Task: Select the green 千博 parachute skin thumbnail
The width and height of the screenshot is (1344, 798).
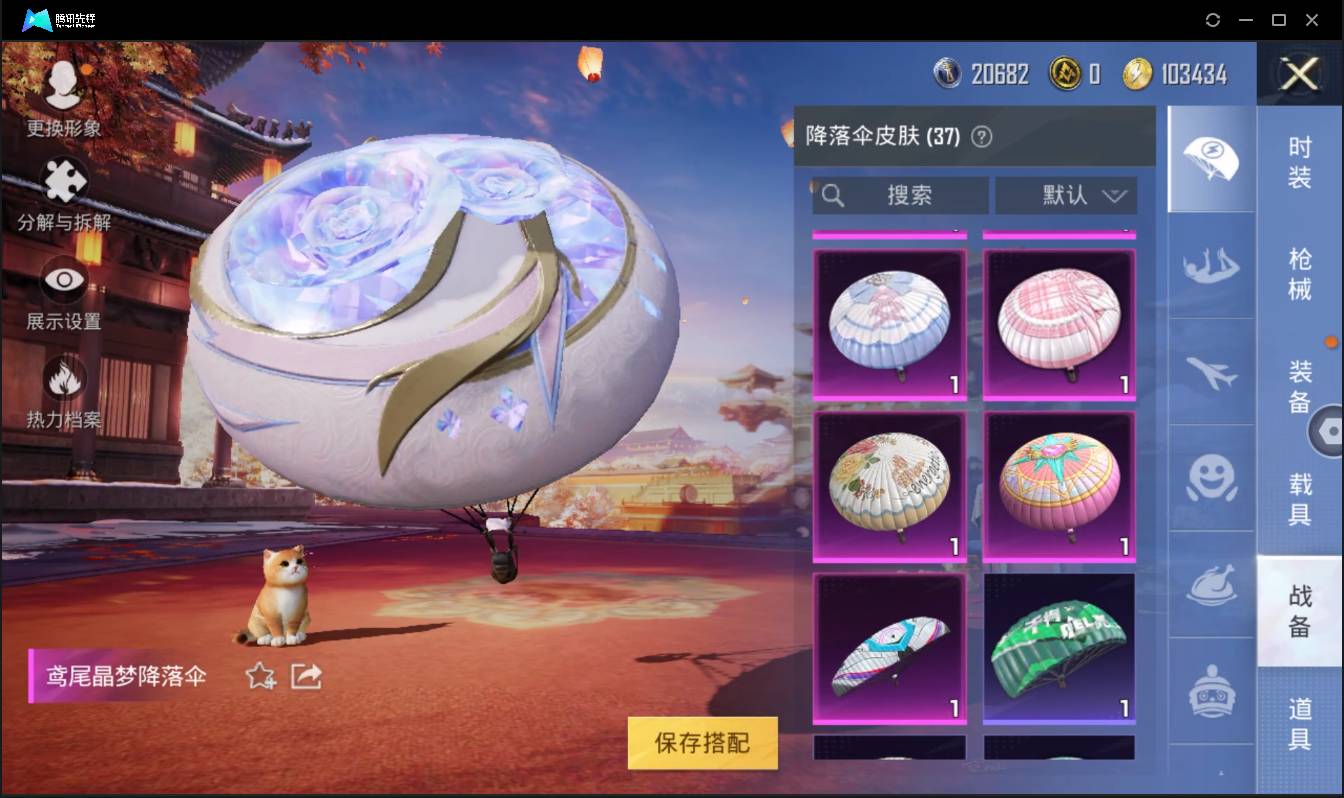Action: pyautogui.click(x=1058, y=647)
